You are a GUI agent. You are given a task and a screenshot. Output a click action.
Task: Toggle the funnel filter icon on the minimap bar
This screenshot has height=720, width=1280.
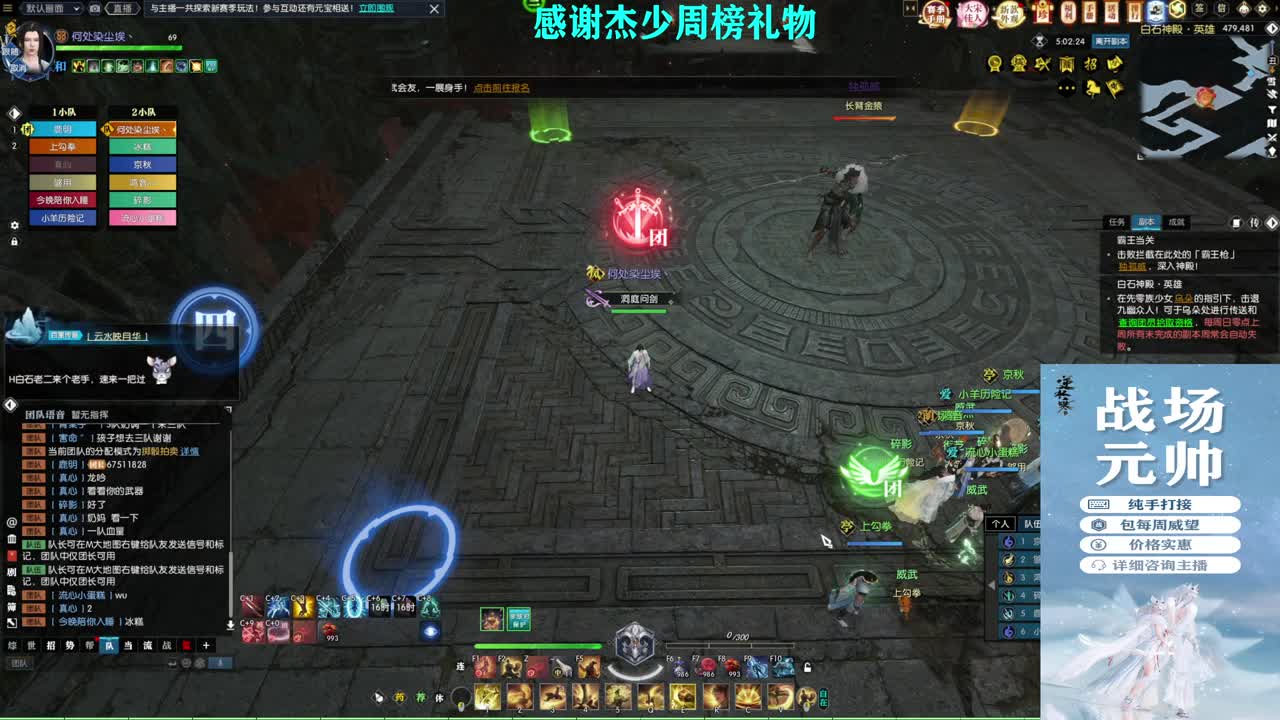coord(1272,110)
